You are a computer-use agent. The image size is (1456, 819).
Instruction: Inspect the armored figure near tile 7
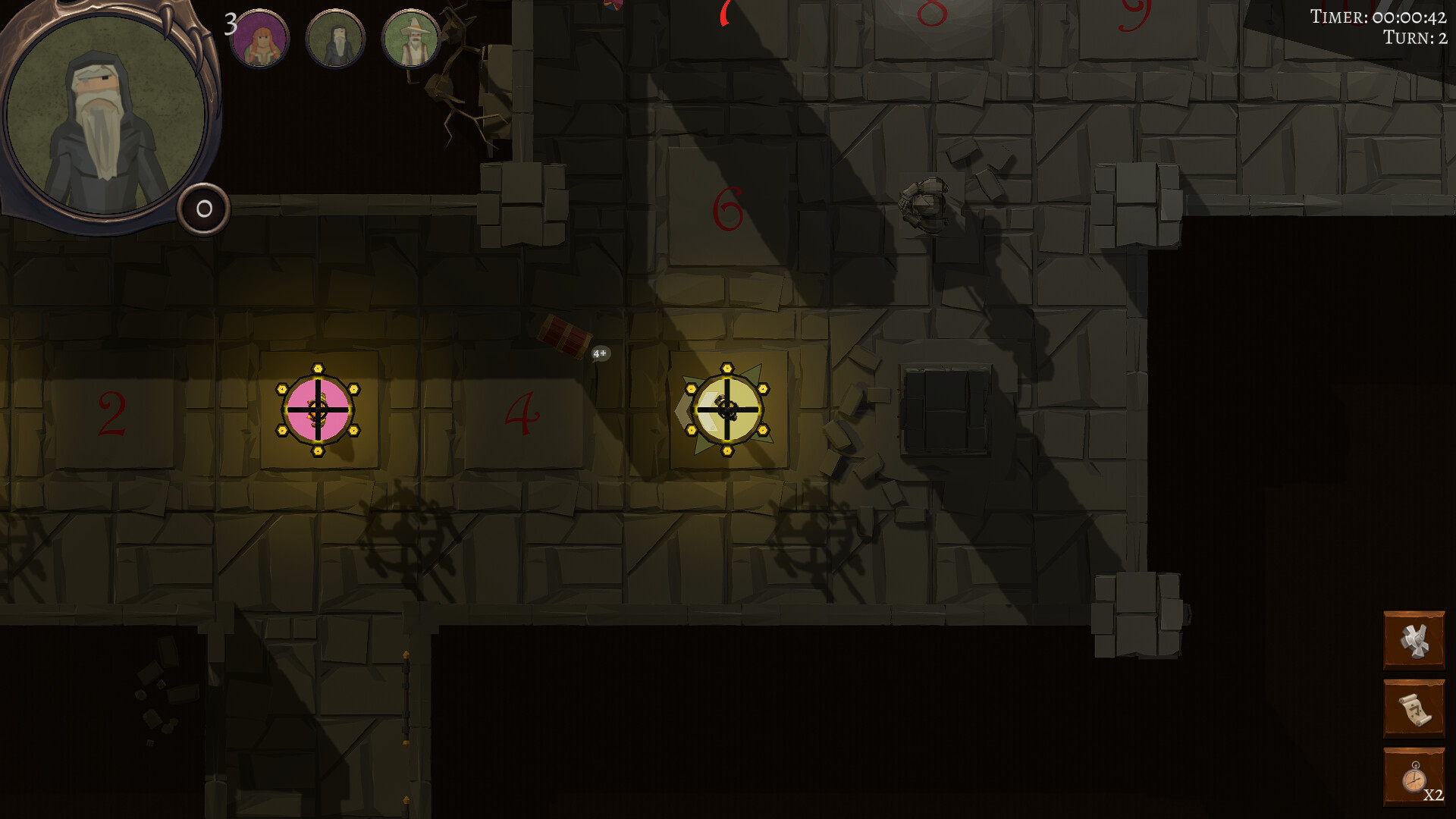point(925,205)
